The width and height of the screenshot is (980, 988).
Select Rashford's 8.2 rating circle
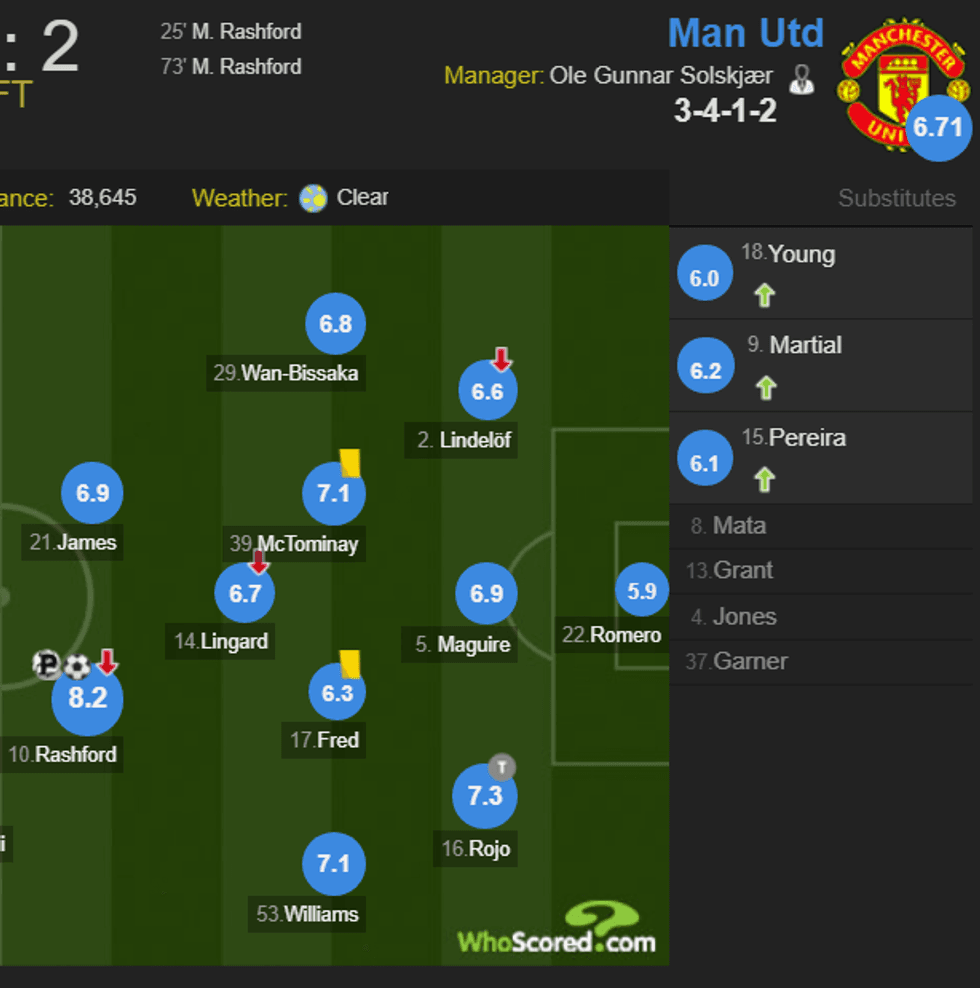(87, 697)
